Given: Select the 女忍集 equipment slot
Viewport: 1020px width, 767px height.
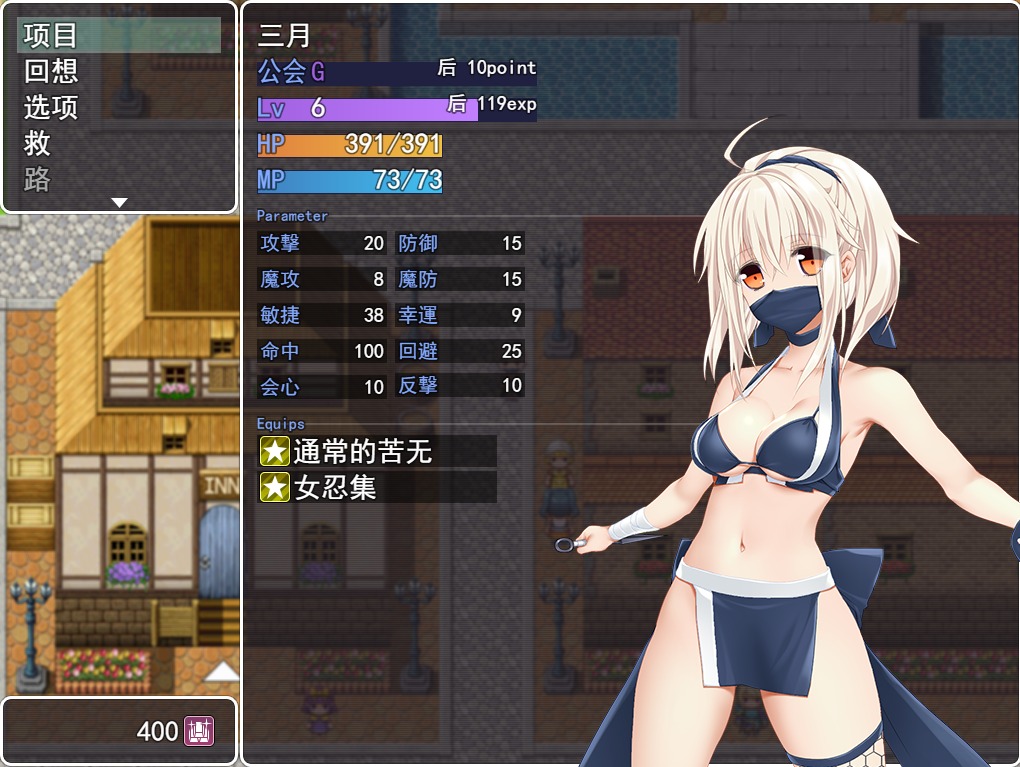Looking at the screenshot, I should click(x=376, y=487).
